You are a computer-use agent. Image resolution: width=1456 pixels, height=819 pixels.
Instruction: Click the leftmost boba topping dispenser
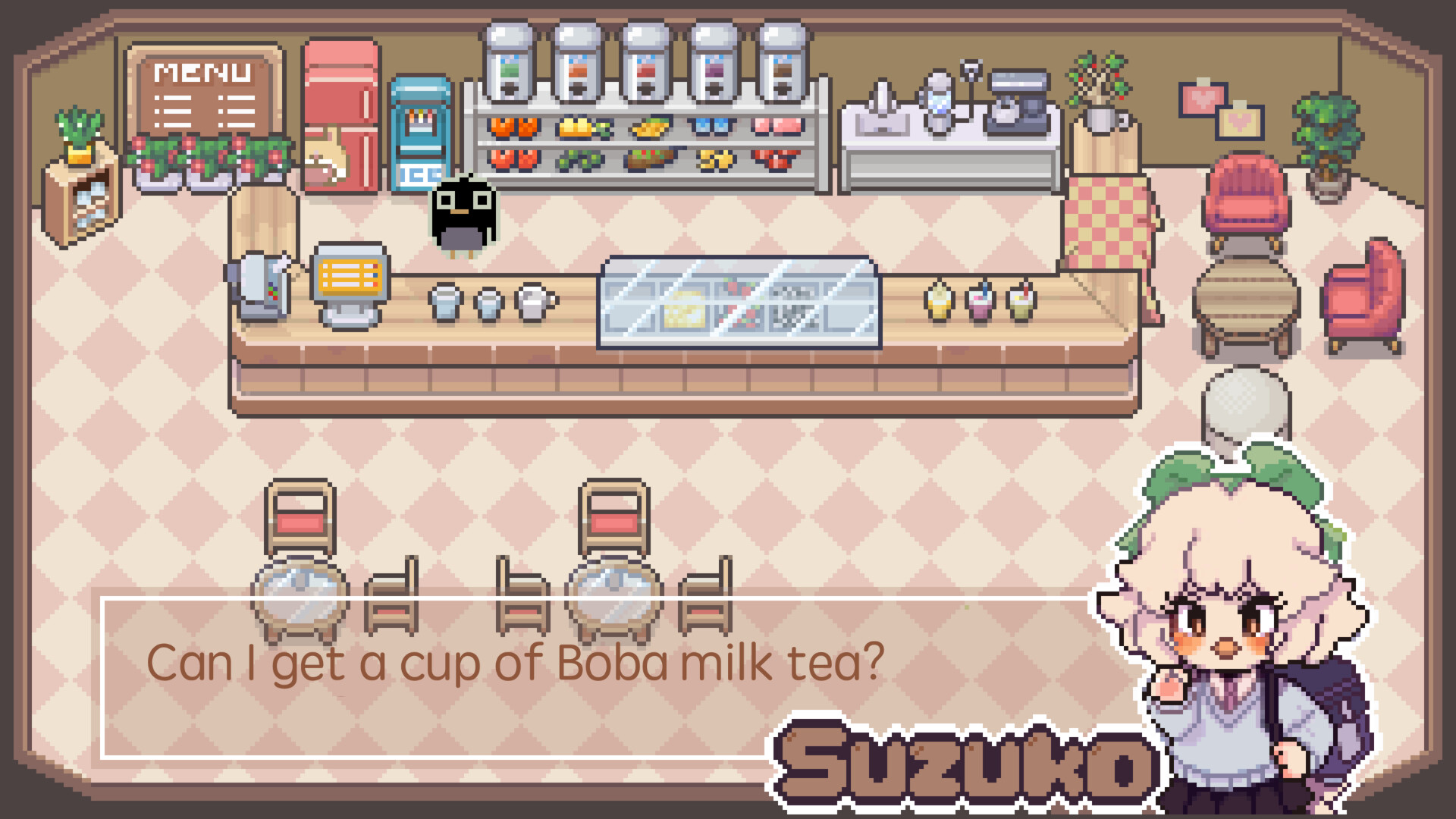coord(510,61)
